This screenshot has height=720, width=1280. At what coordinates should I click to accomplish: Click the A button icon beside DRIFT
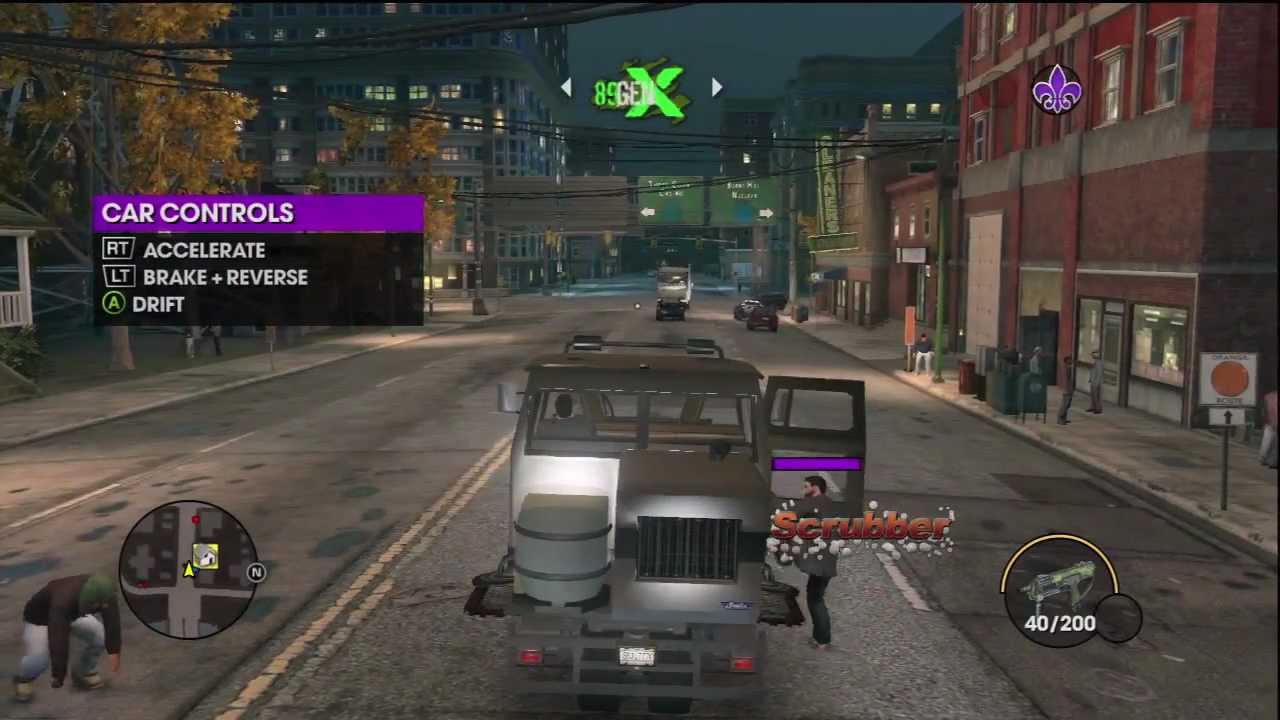pyautogui.click(x=112, y=304)
